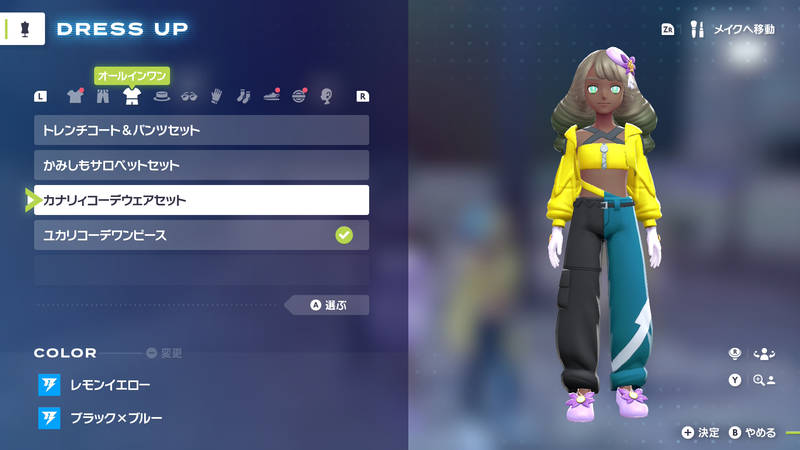Select the highlighted カナリィコーデウェアセット row
Image resolution: width=800 pixels, height=450 pixels.
pos(201,200)
